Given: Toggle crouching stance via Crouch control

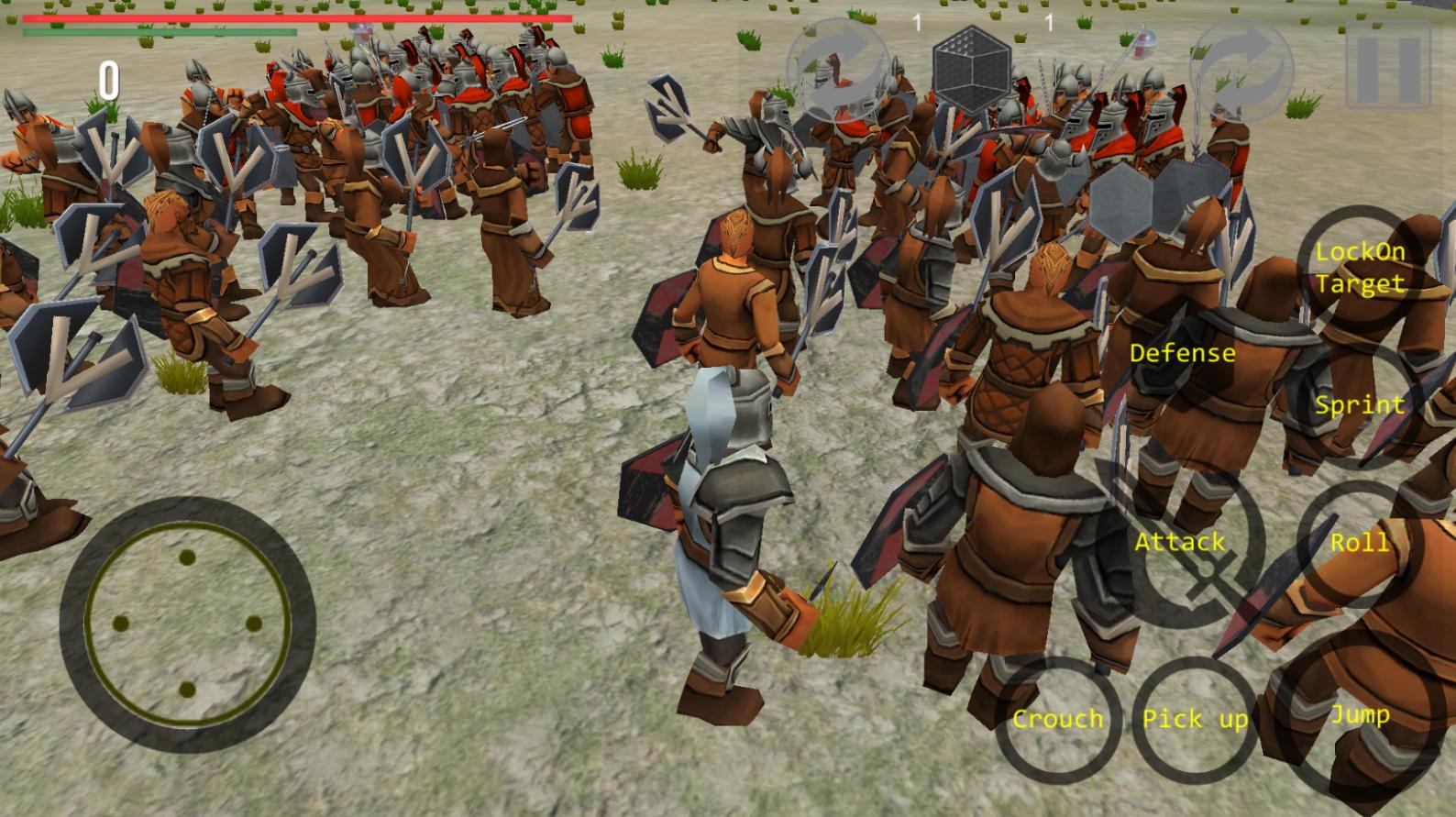Looking at the screenshot, I should point(1059,720).
